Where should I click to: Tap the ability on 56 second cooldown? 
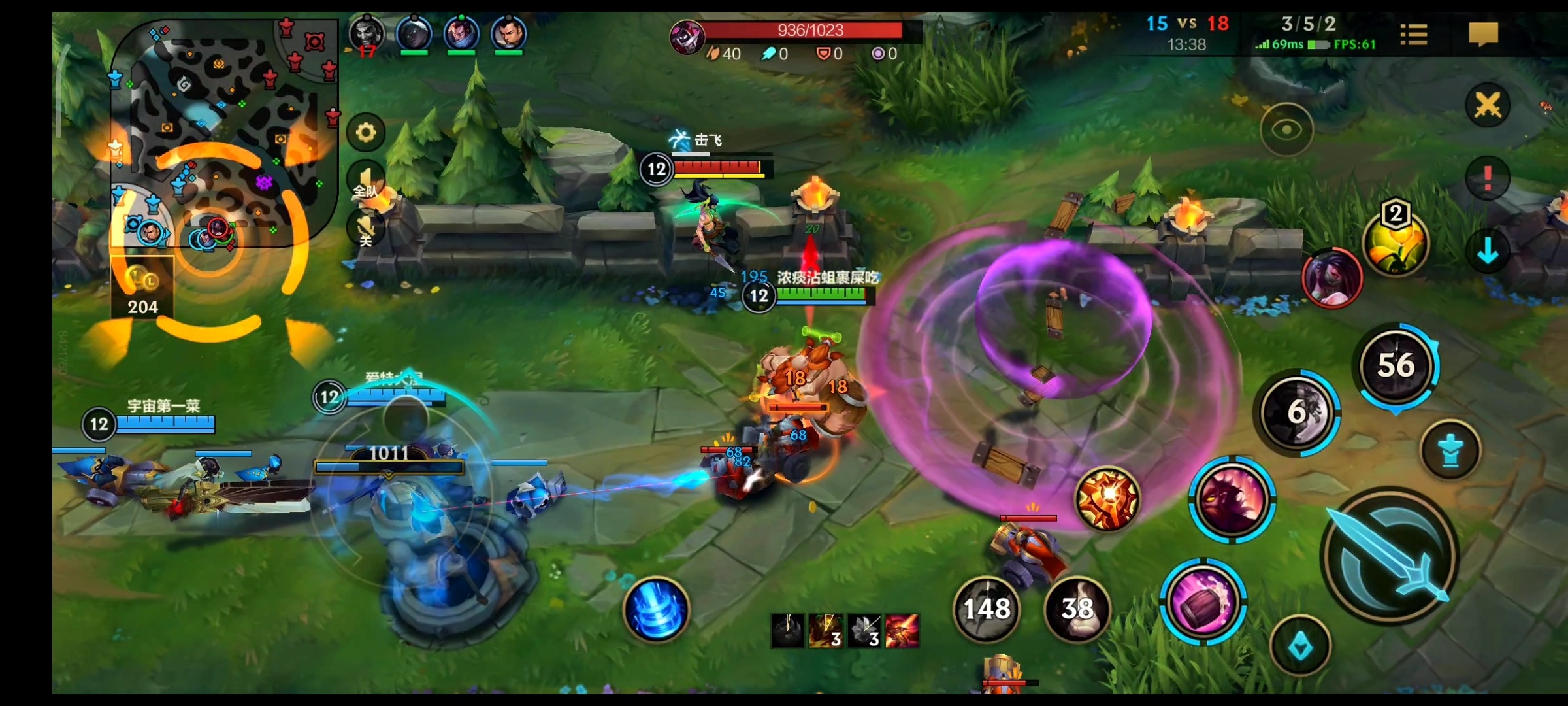[1396, 365]
